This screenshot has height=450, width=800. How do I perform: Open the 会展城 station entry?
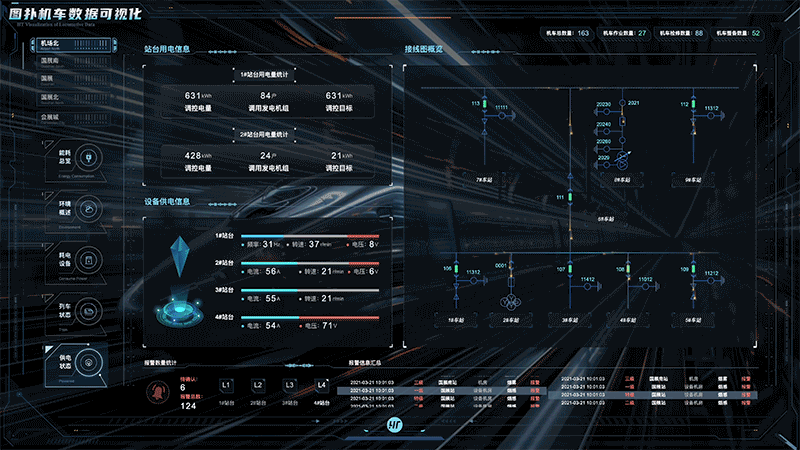[51, 117]
